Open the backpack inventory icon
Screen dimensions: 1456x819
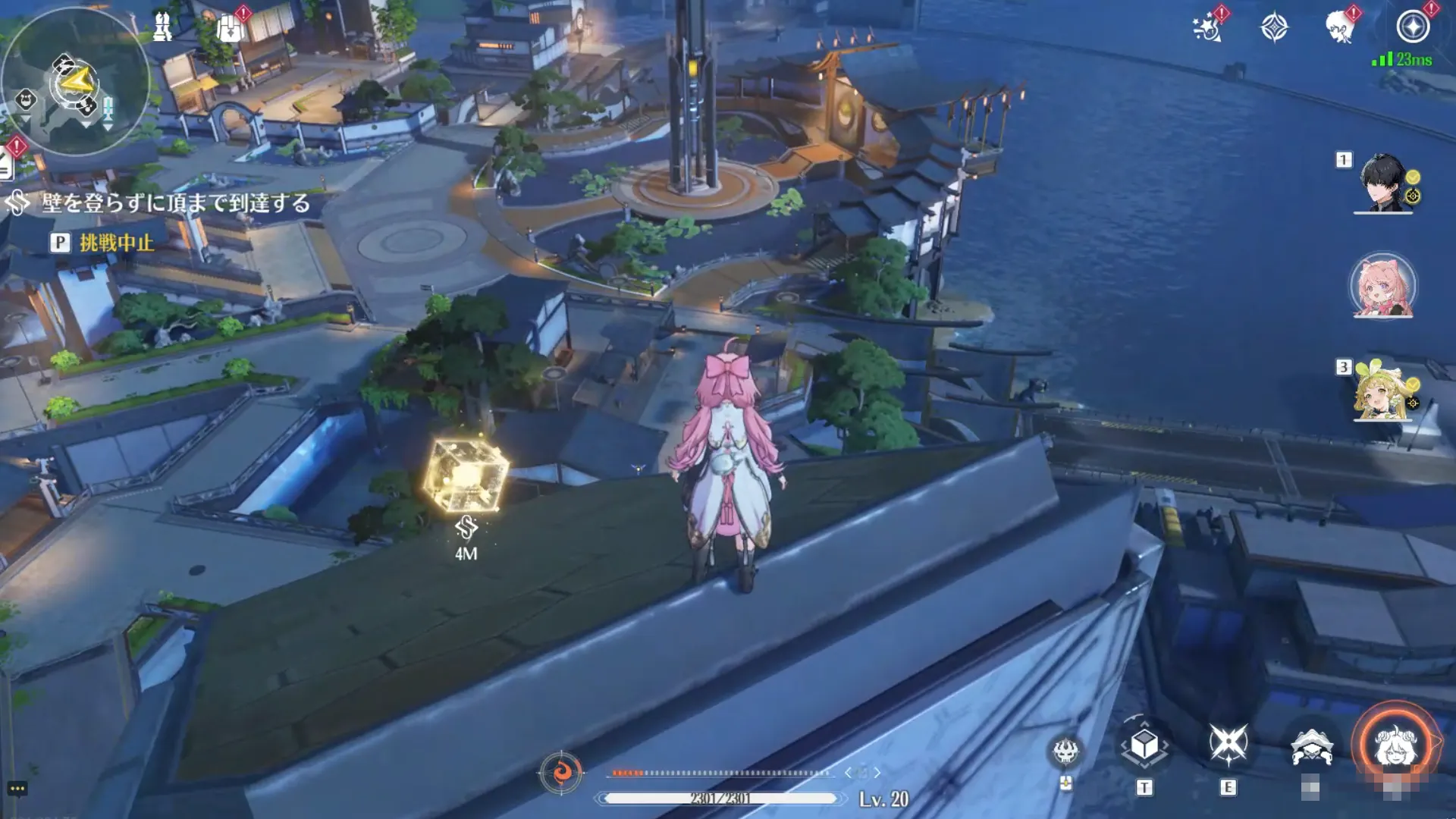[230, 29]
